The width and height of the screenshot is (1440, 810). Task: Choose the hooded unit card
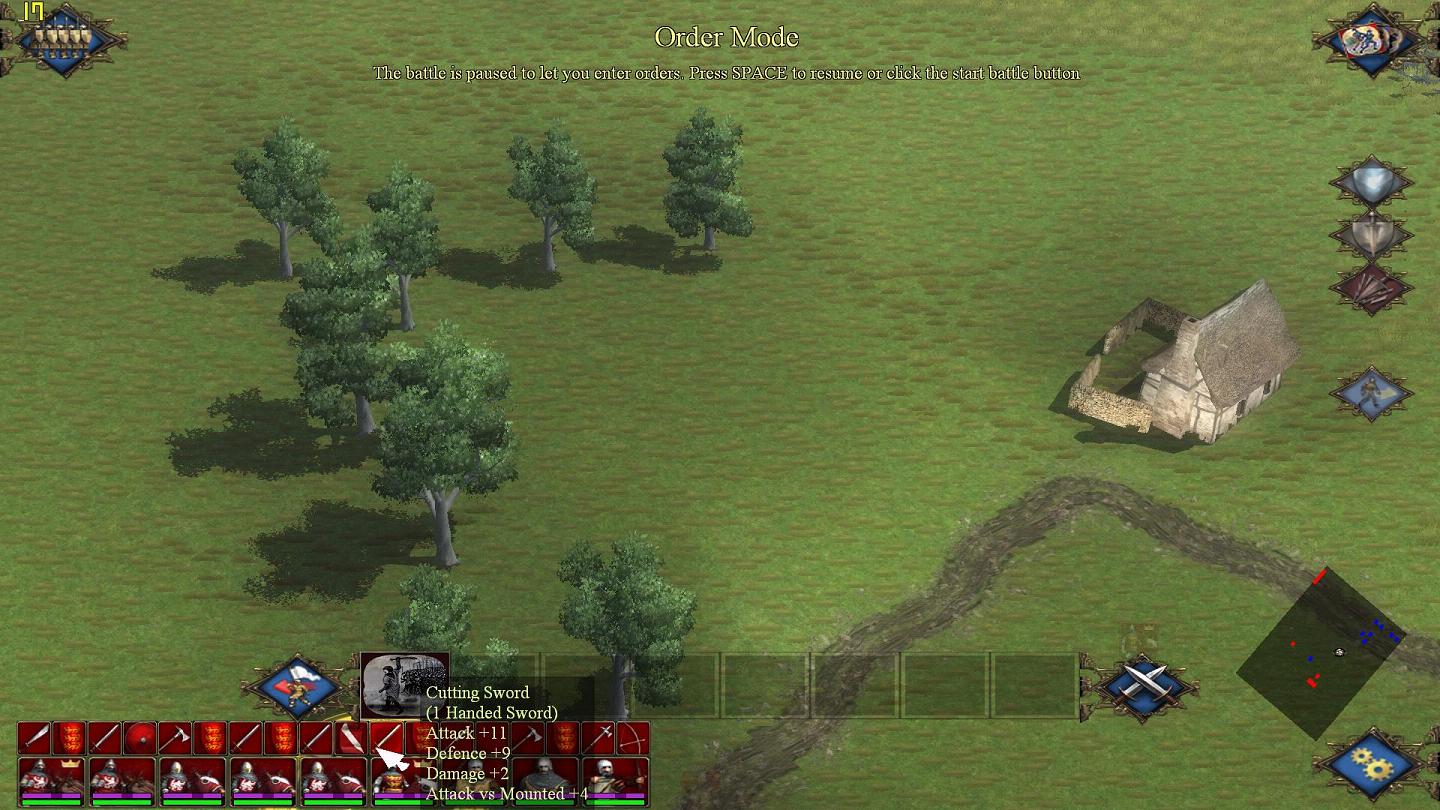[x=546, y=780]
